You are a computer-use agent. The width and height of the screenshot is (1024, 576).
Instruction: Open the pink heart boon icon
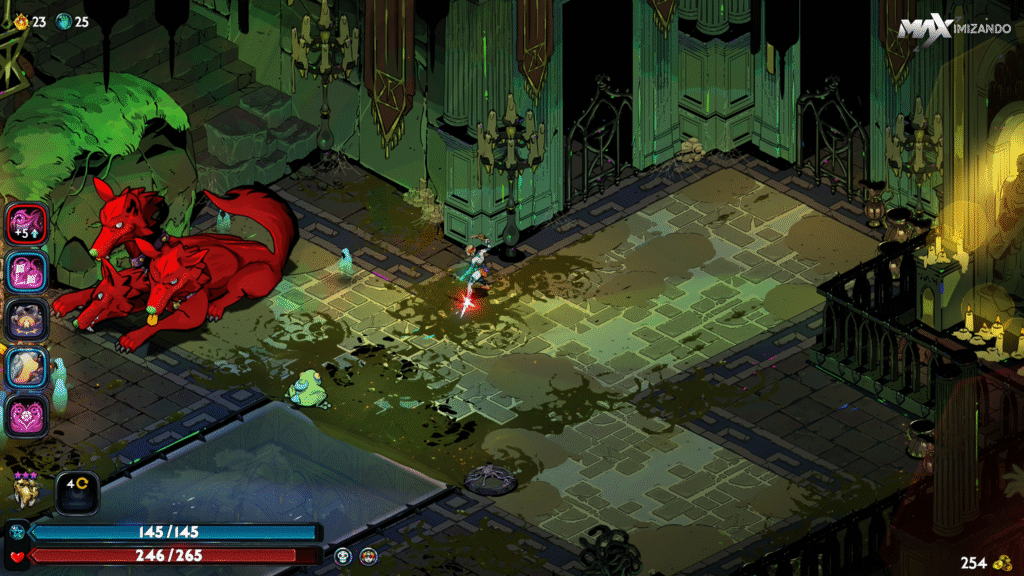25,414
